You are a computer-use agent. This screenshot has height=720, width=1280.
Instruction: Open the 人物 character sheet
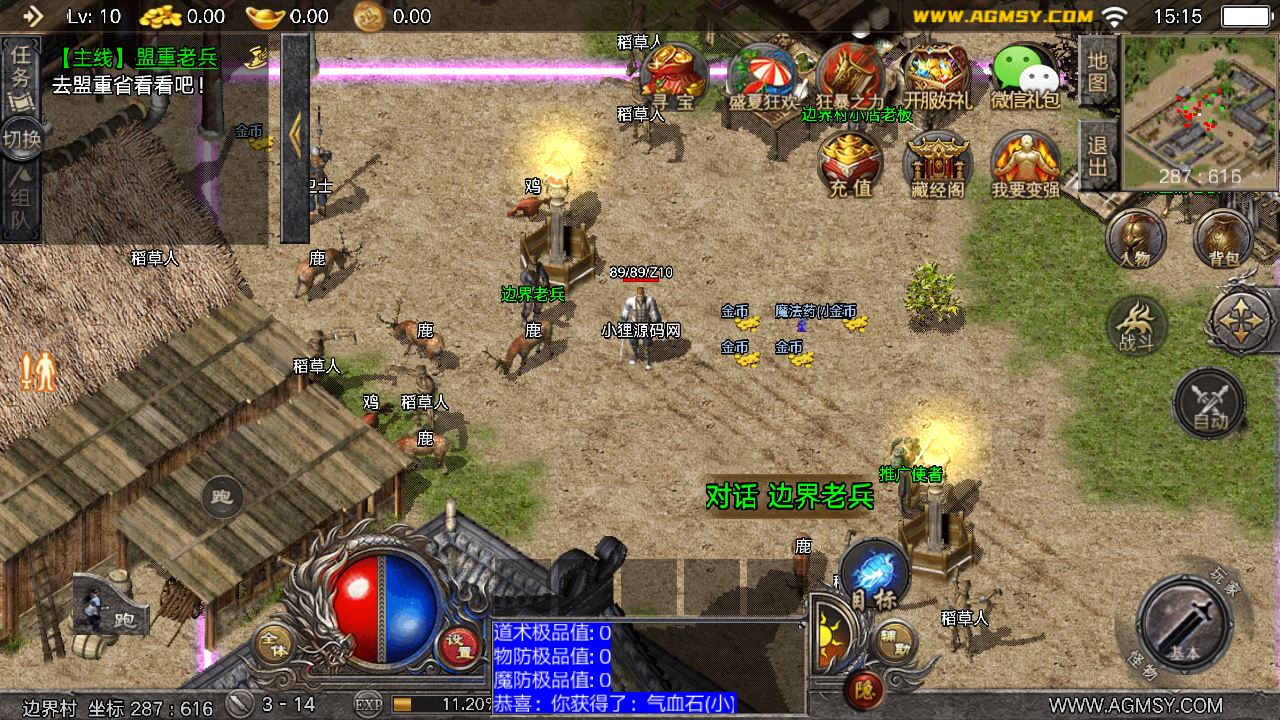tap(1135, 239)
